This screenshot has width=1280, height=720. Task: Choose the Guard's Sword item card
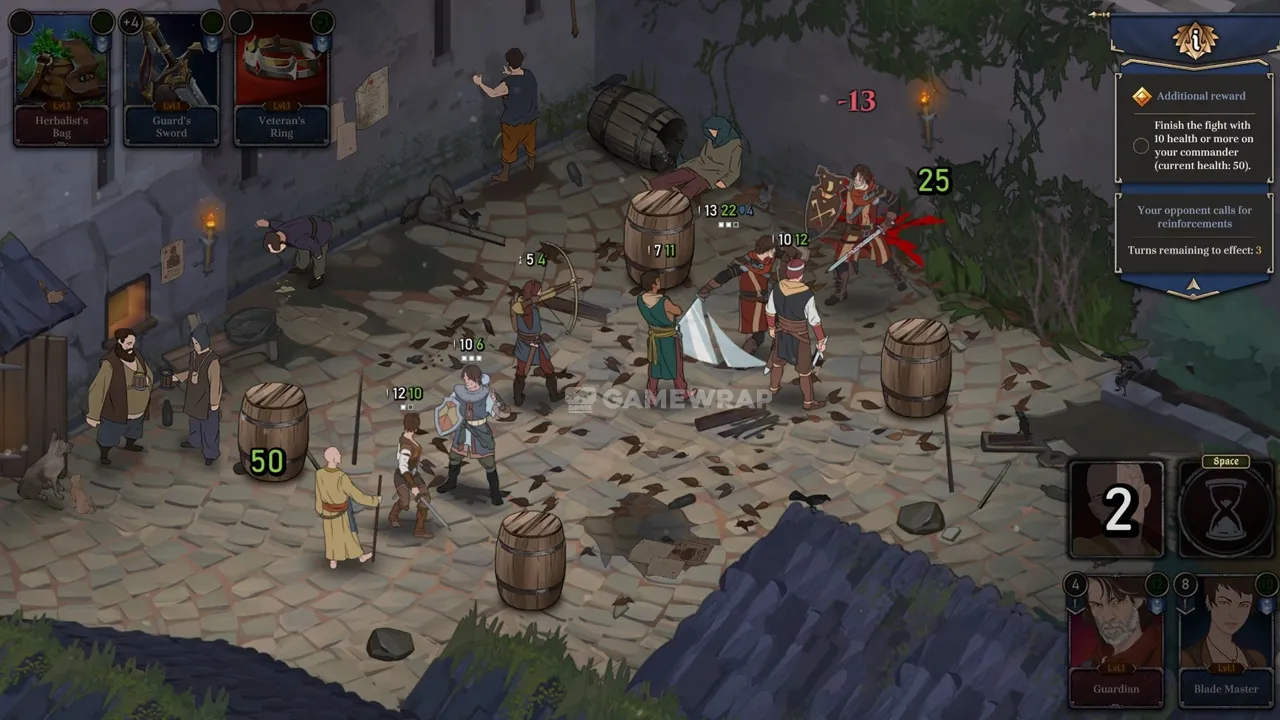coord(172,80)
